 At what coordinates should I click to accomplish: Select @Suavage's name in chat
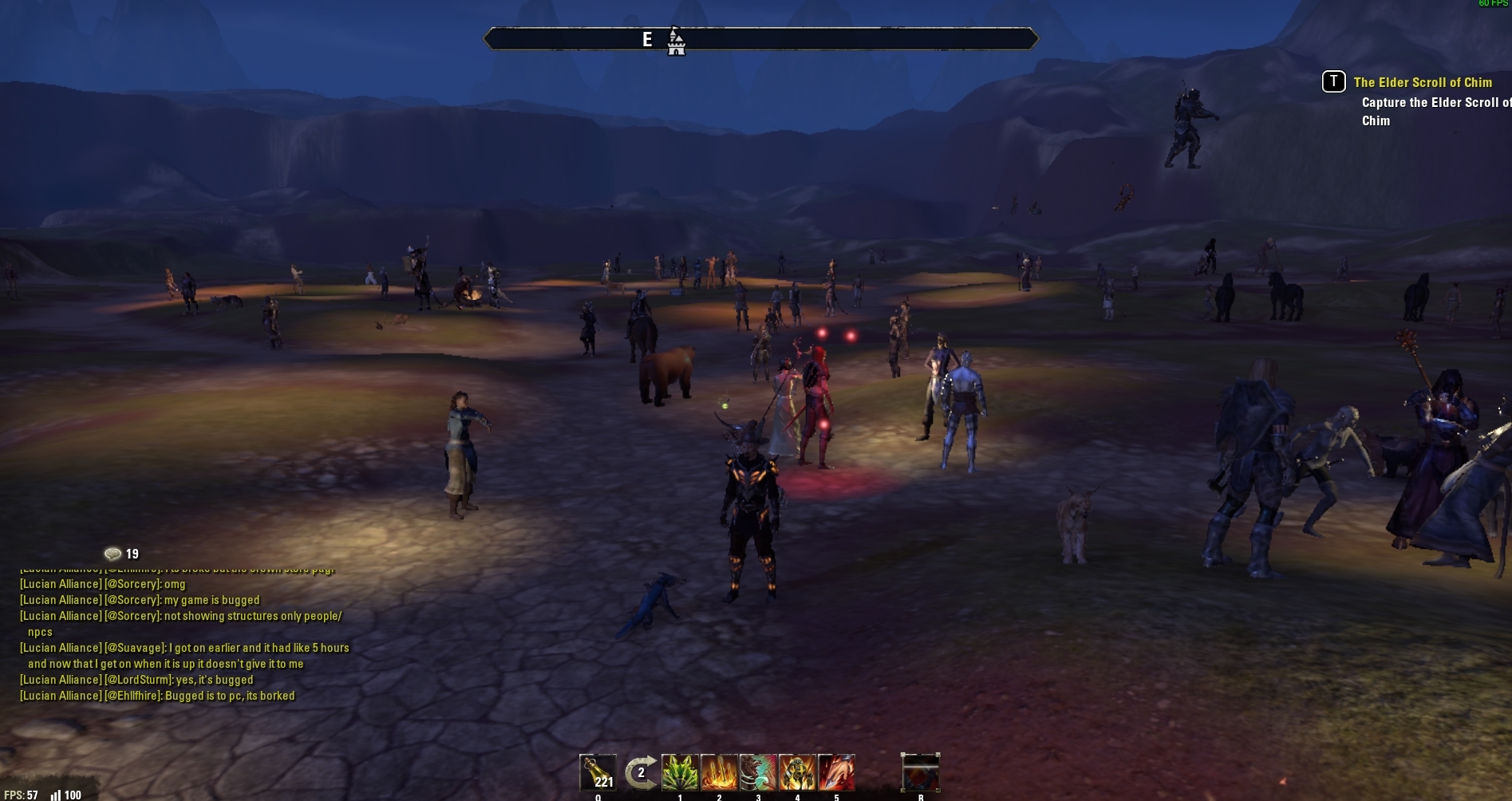coord(136,648)
